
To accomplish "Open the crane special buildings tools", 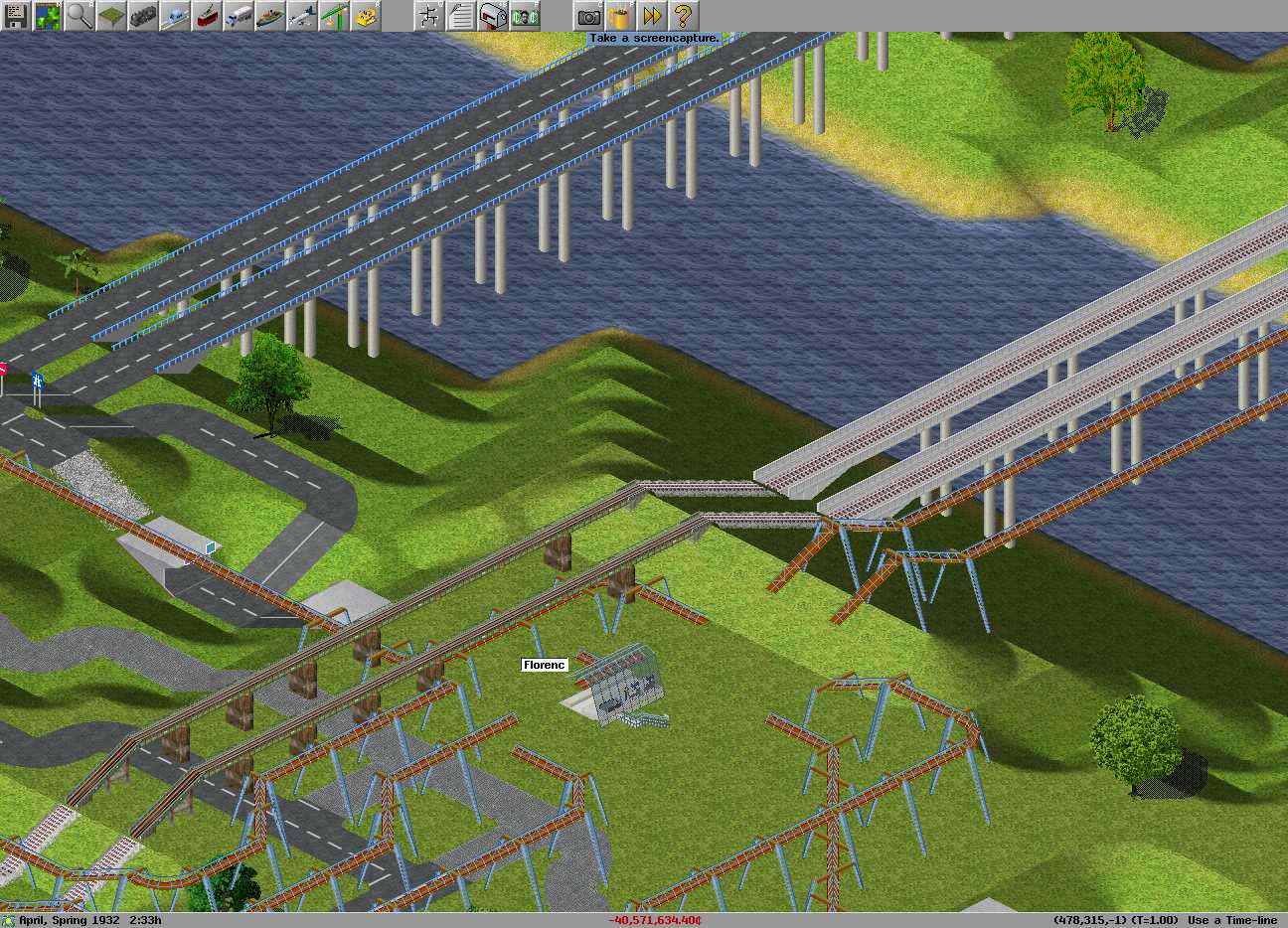I will tap(334, 16).
